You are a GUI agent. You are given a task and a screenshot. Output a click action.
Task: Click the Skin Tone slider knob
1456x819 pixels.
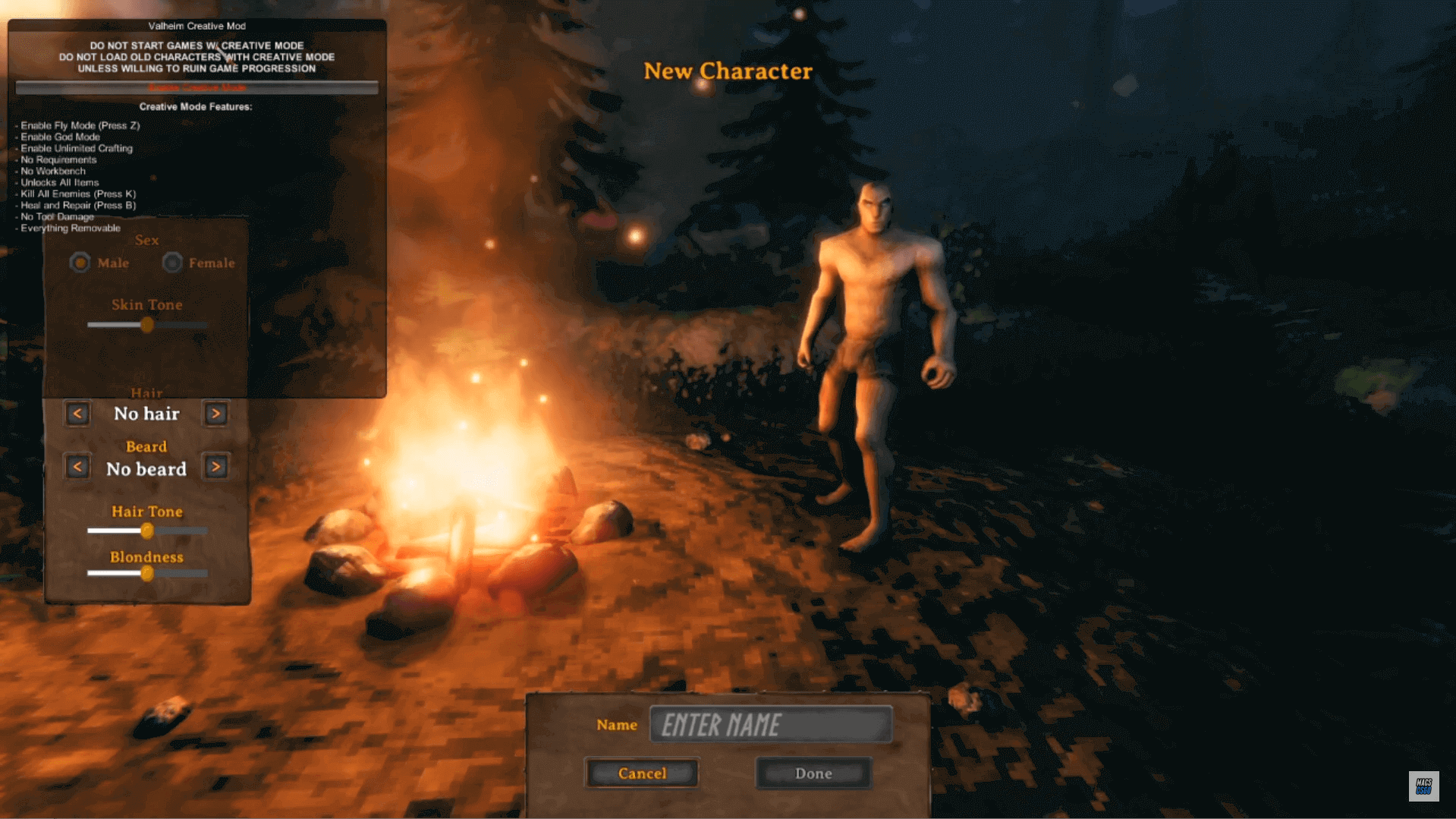147,324
